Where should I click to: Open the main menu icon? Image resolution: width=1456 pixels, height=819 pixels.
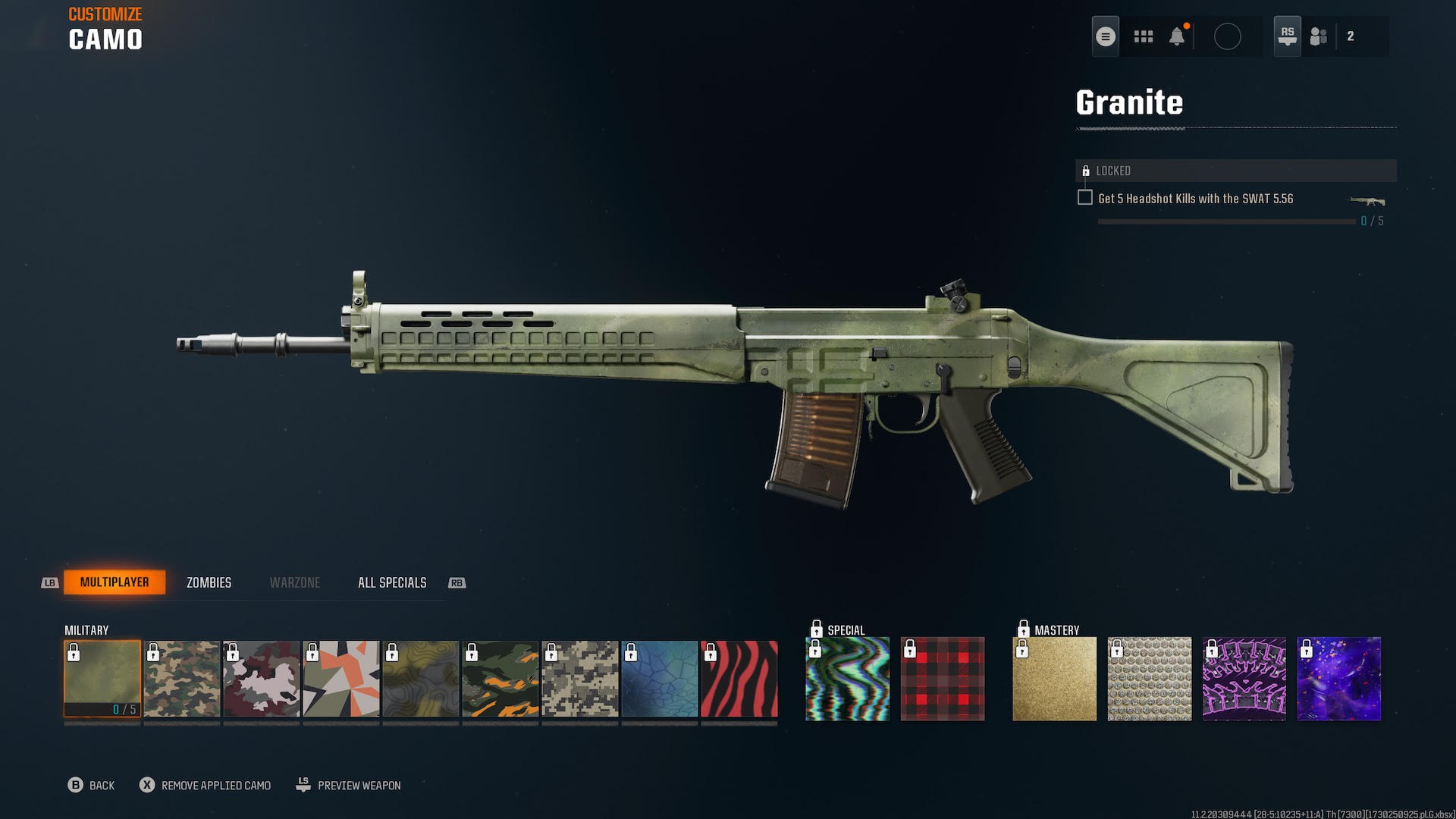(1105, 35)
